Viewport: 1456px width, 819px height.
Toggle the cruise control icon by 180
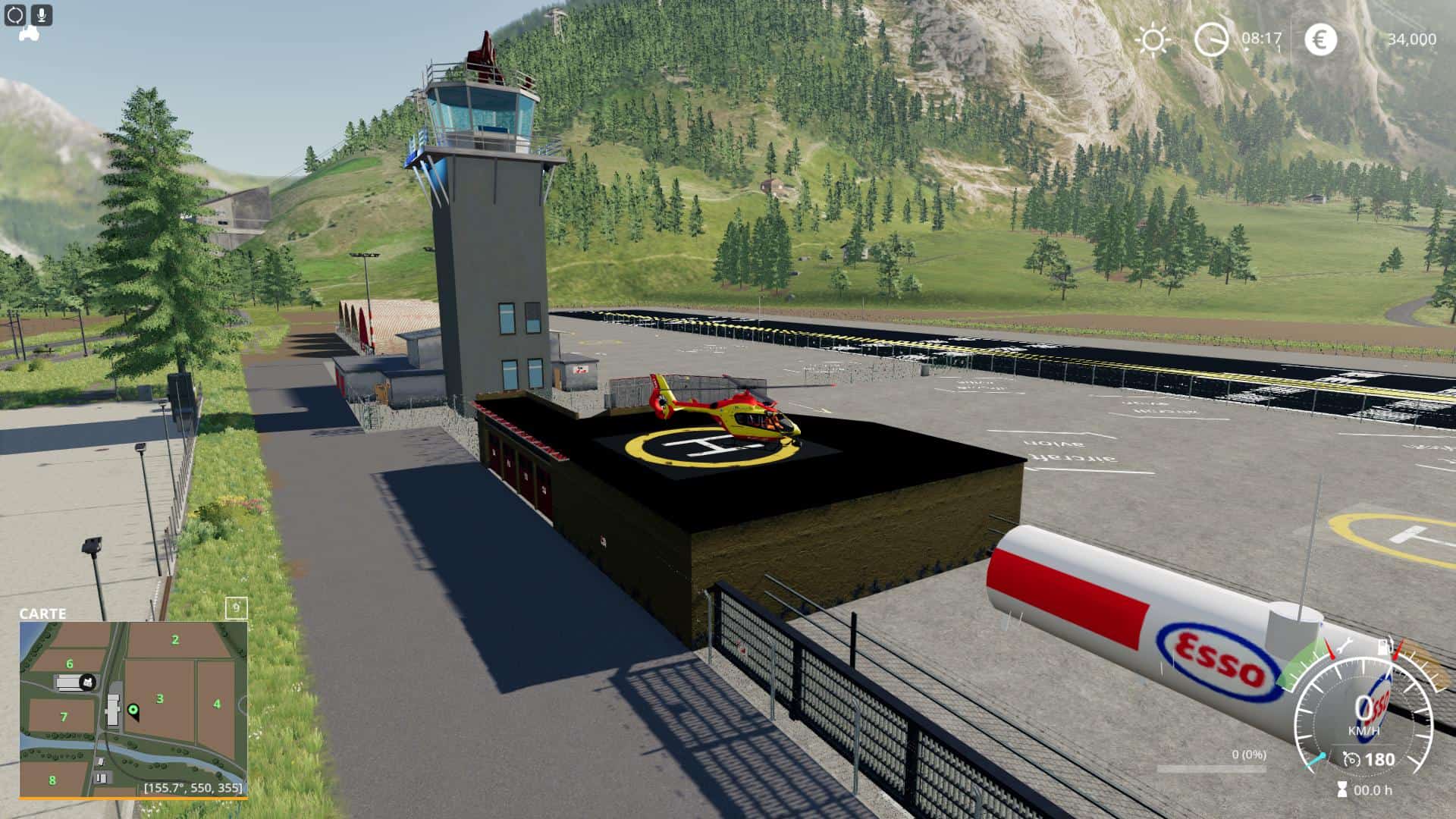click(x=1351, y=759)
